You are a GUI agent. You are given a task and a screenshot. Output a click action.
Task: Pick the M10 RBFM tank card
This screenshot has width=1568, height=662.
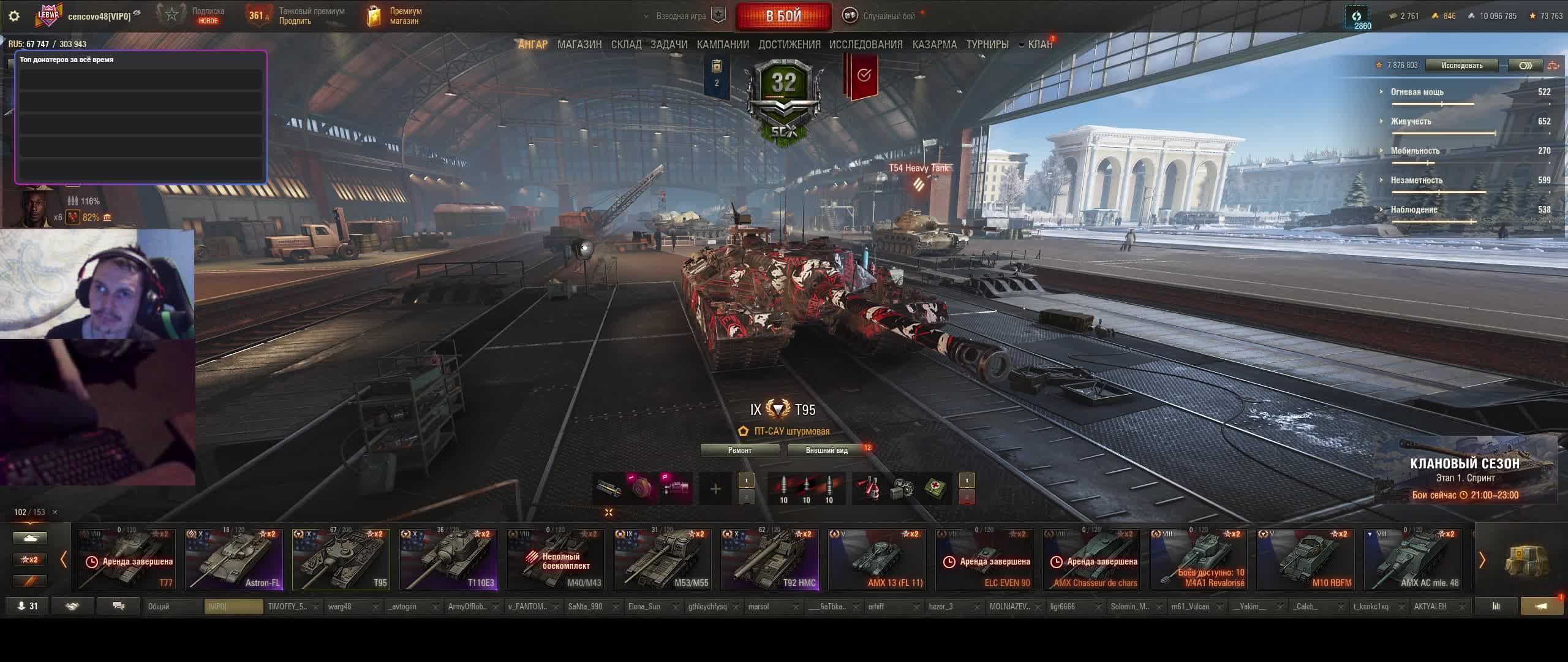[x=1305, y=559]
